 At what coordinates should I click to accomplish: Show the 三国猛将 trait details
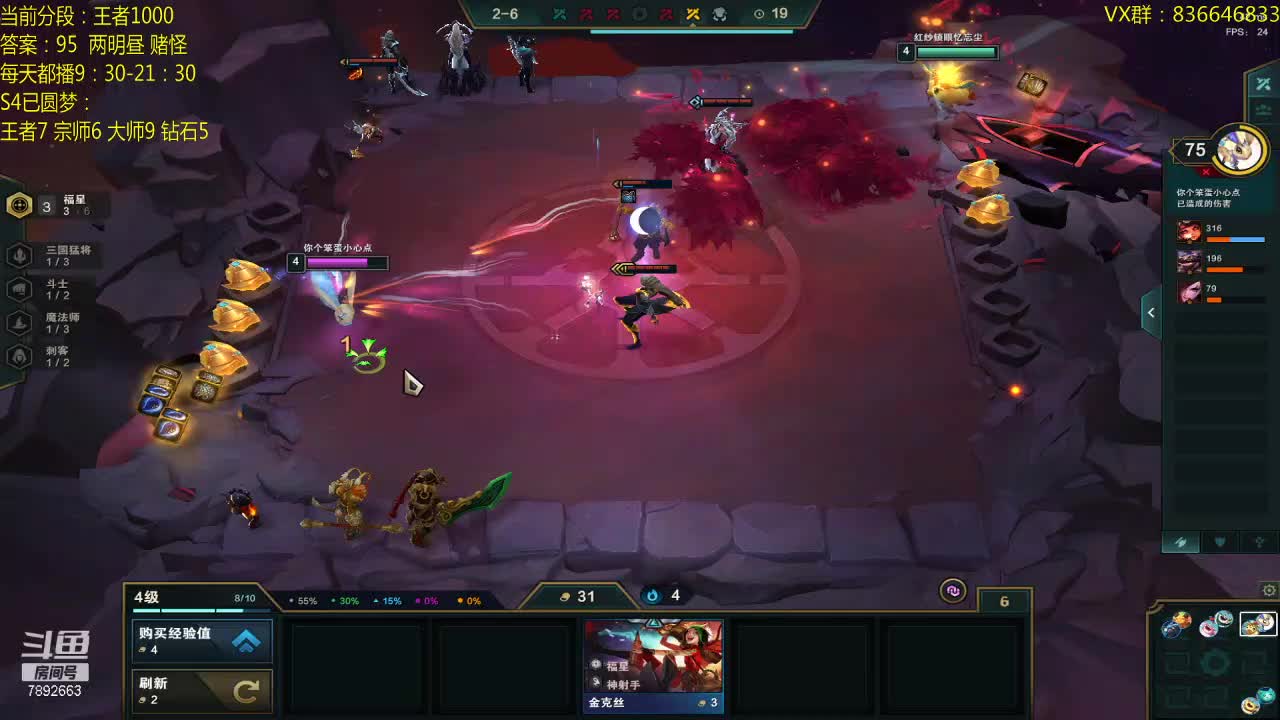(x=19, y=256)
